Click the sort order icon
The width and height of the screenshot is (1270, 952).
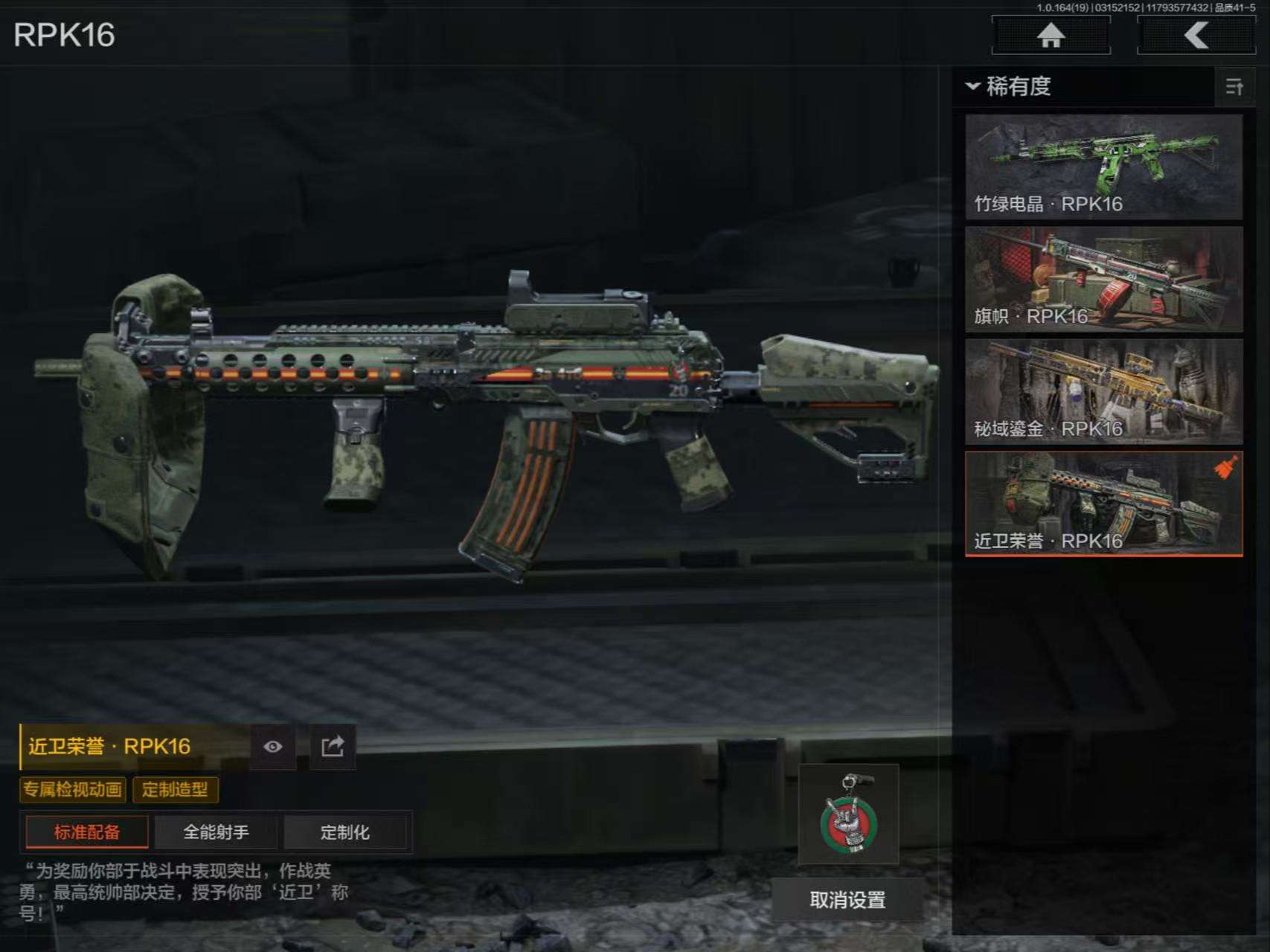tap(1234, 87)
